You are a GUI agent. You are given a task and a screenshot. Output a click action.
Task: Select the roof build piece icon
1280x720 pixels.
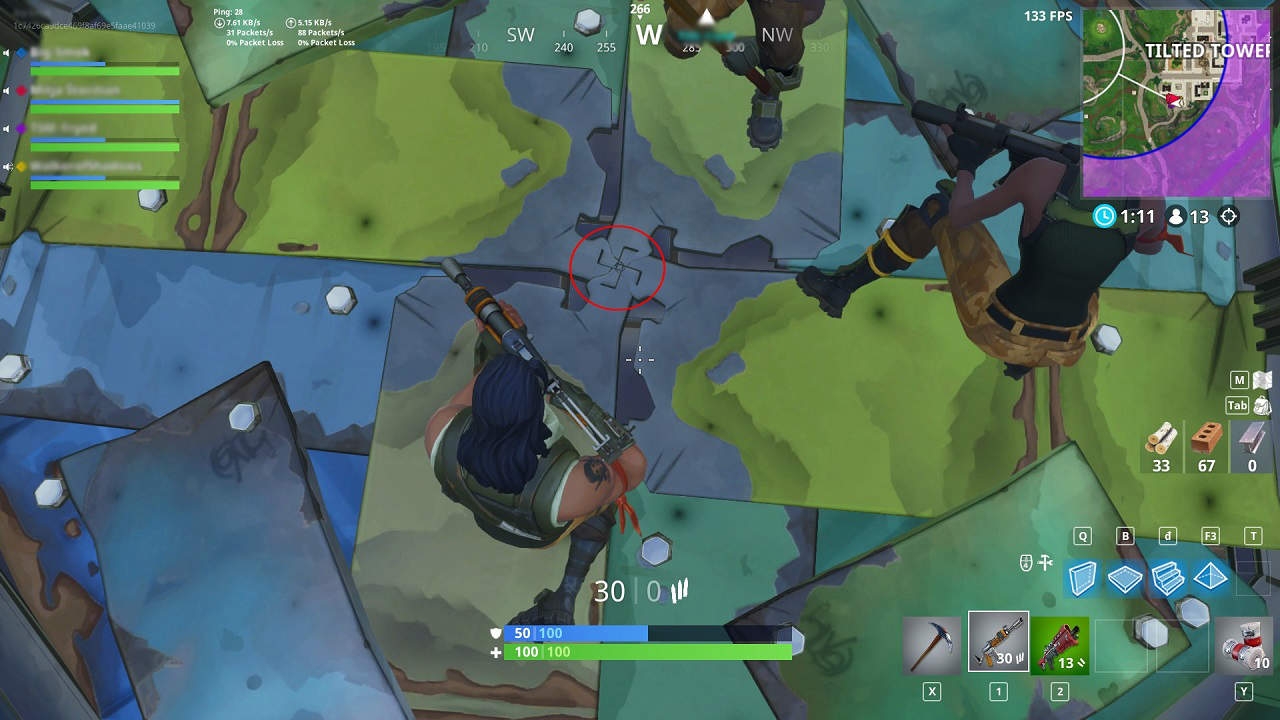click(x=1209, y=578)
